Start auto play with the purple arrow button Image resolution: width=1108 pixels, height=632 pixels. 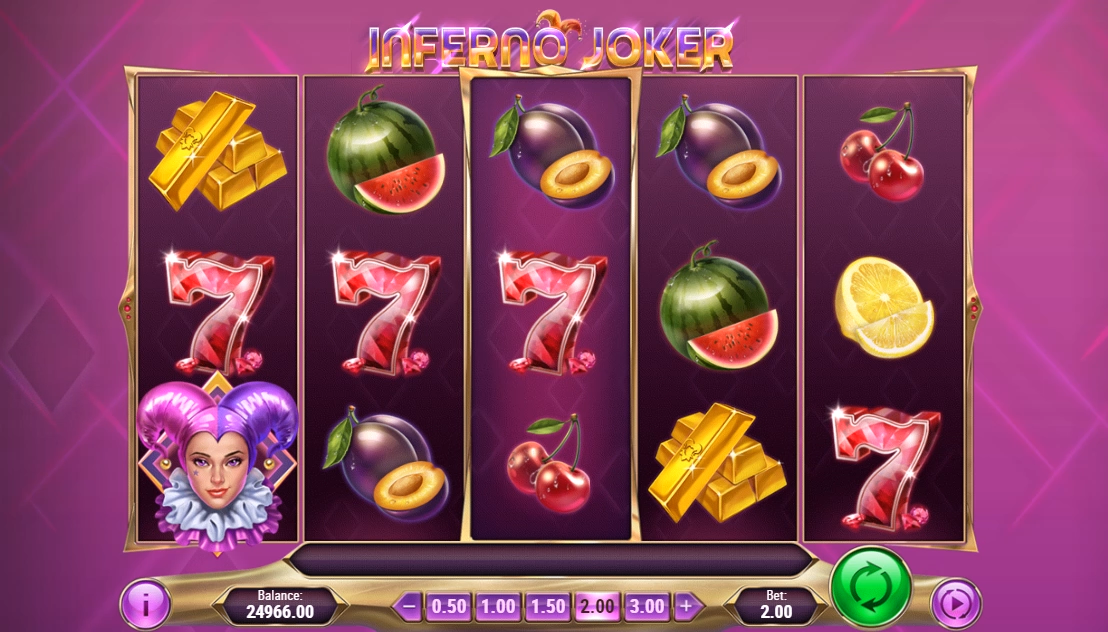click(x=956, y=604)
